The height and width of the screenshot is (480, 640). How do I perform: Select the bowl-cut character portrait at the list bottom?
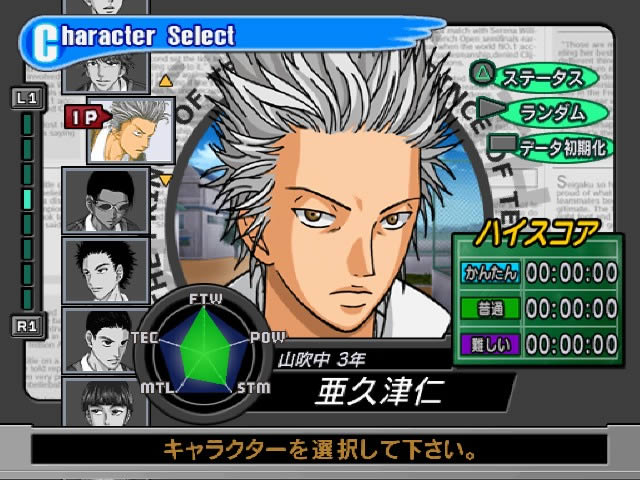point(106,405)
